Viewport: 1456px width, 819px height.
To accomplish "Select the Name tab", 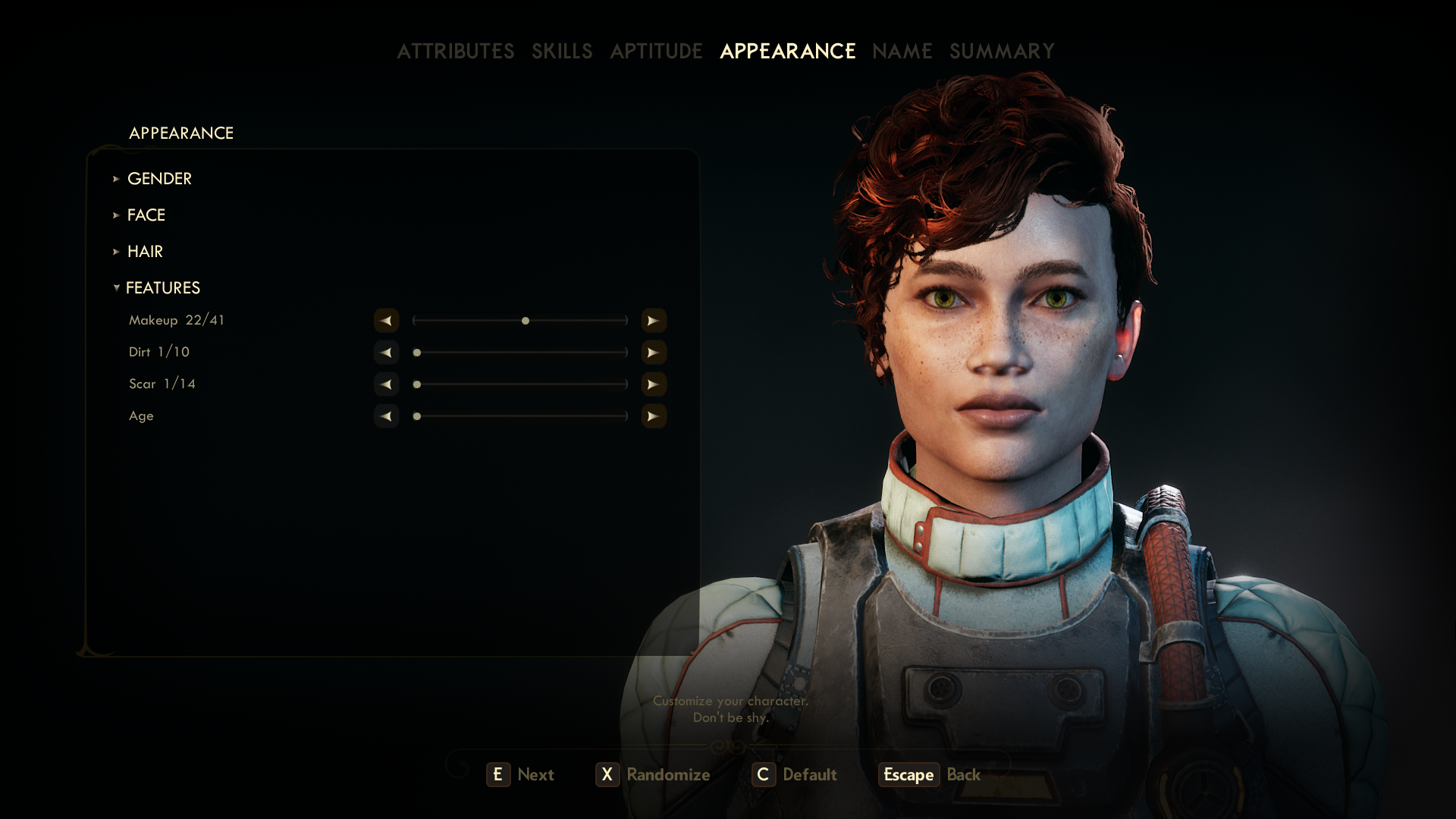I will [x=902, y=51].
